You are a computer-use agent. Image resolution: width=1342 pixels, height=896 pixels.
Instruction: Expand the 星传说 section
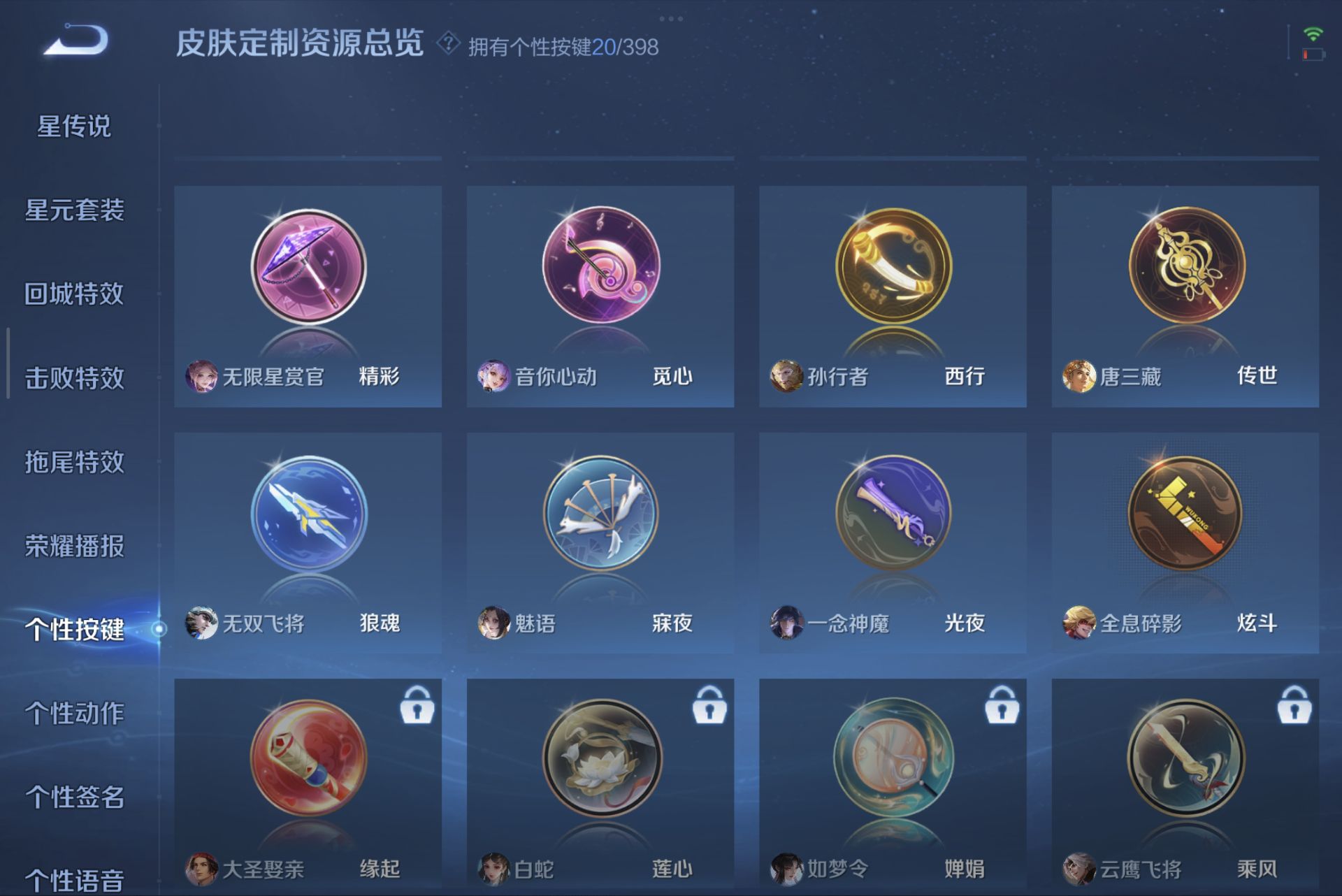pyautogui.click(x=73, y=127)
